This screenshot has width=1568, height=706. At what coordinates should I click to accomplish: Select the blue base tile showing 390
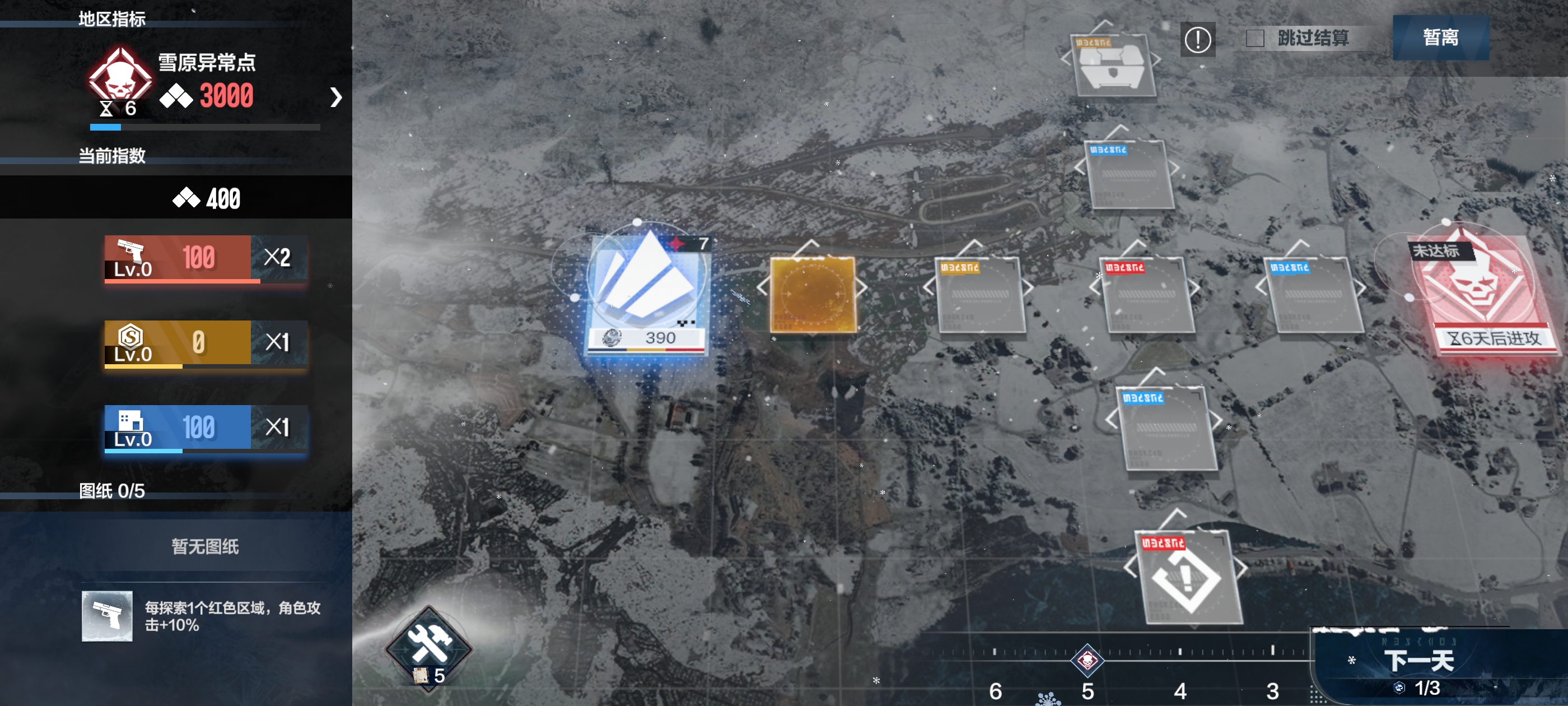coord(646,291)
